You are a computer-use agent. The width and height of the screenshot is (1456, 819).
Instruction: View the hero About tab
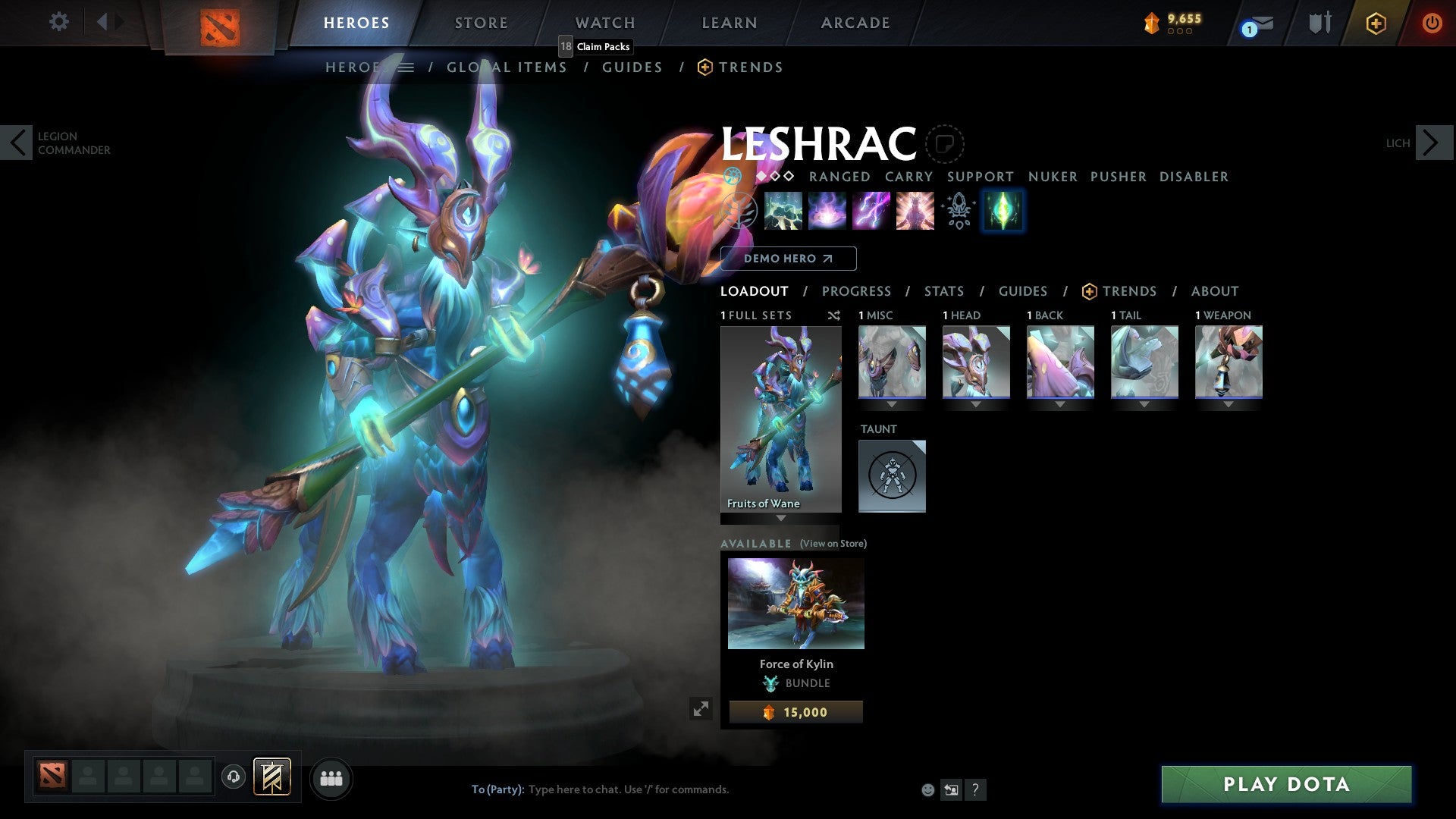(x=1214, y=291)
